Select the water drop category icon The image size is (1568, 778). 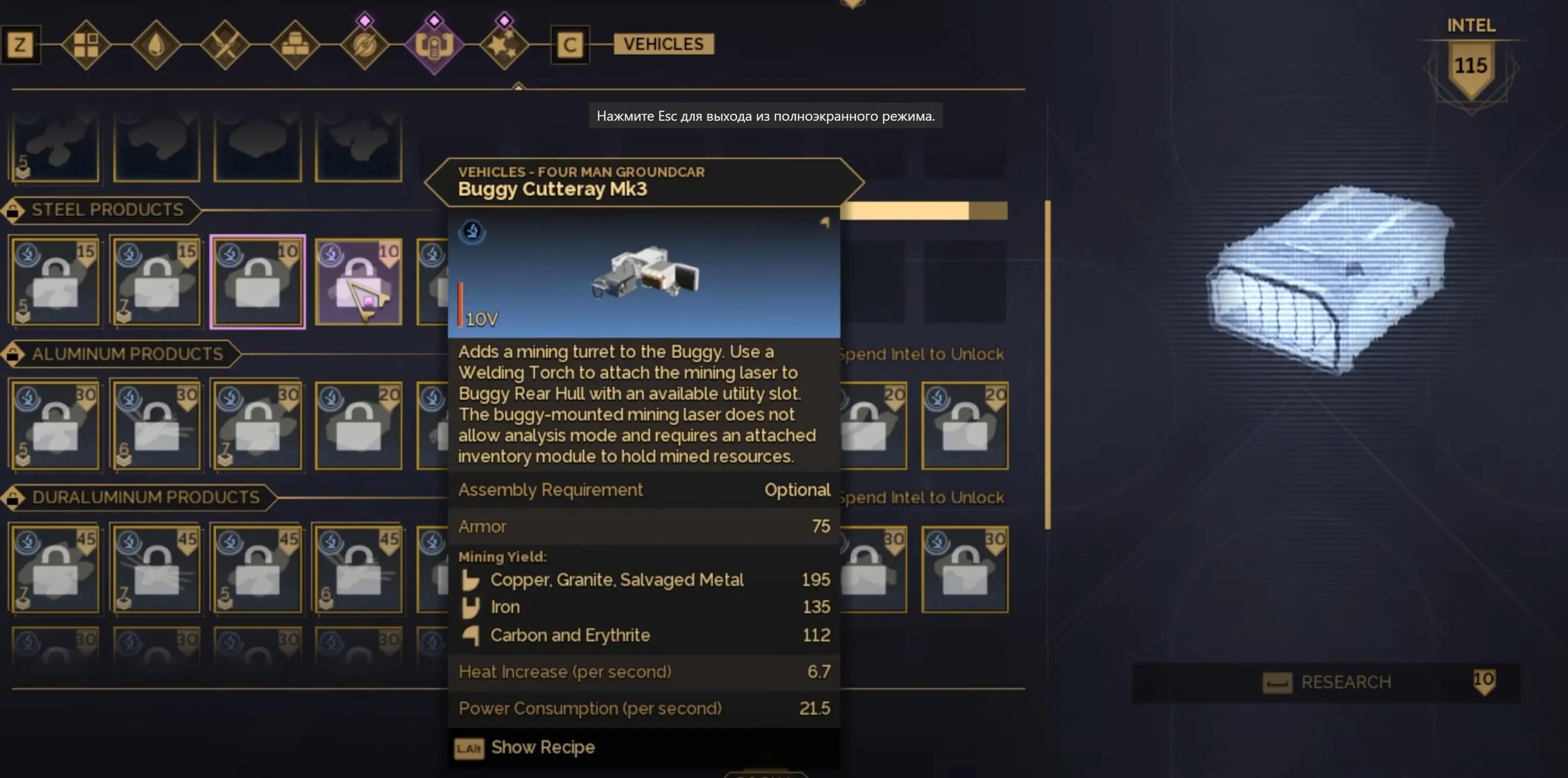pos(157,44)
